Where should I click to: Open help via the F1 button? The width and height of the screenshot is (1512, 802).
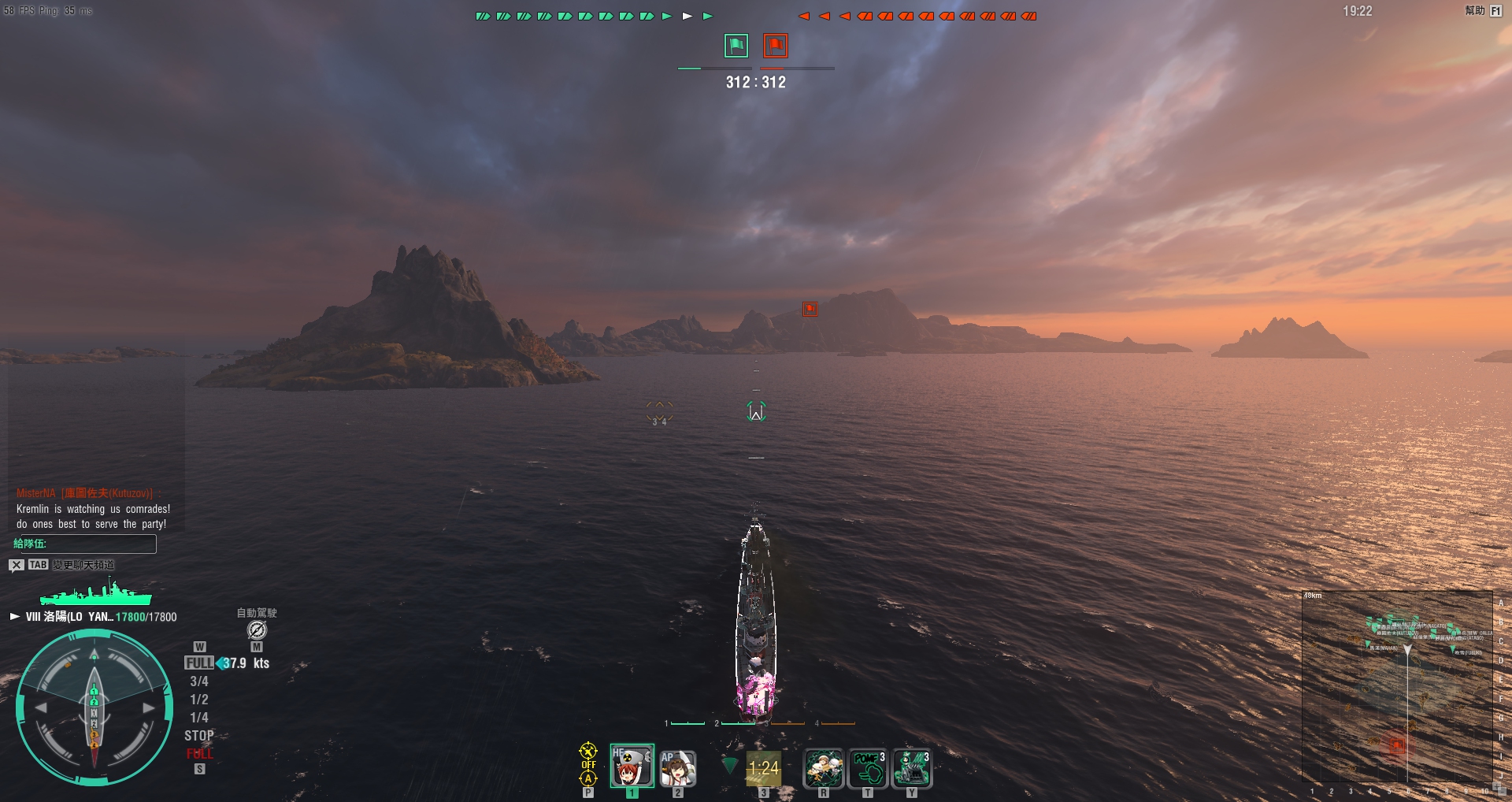tap(1495, 11)
